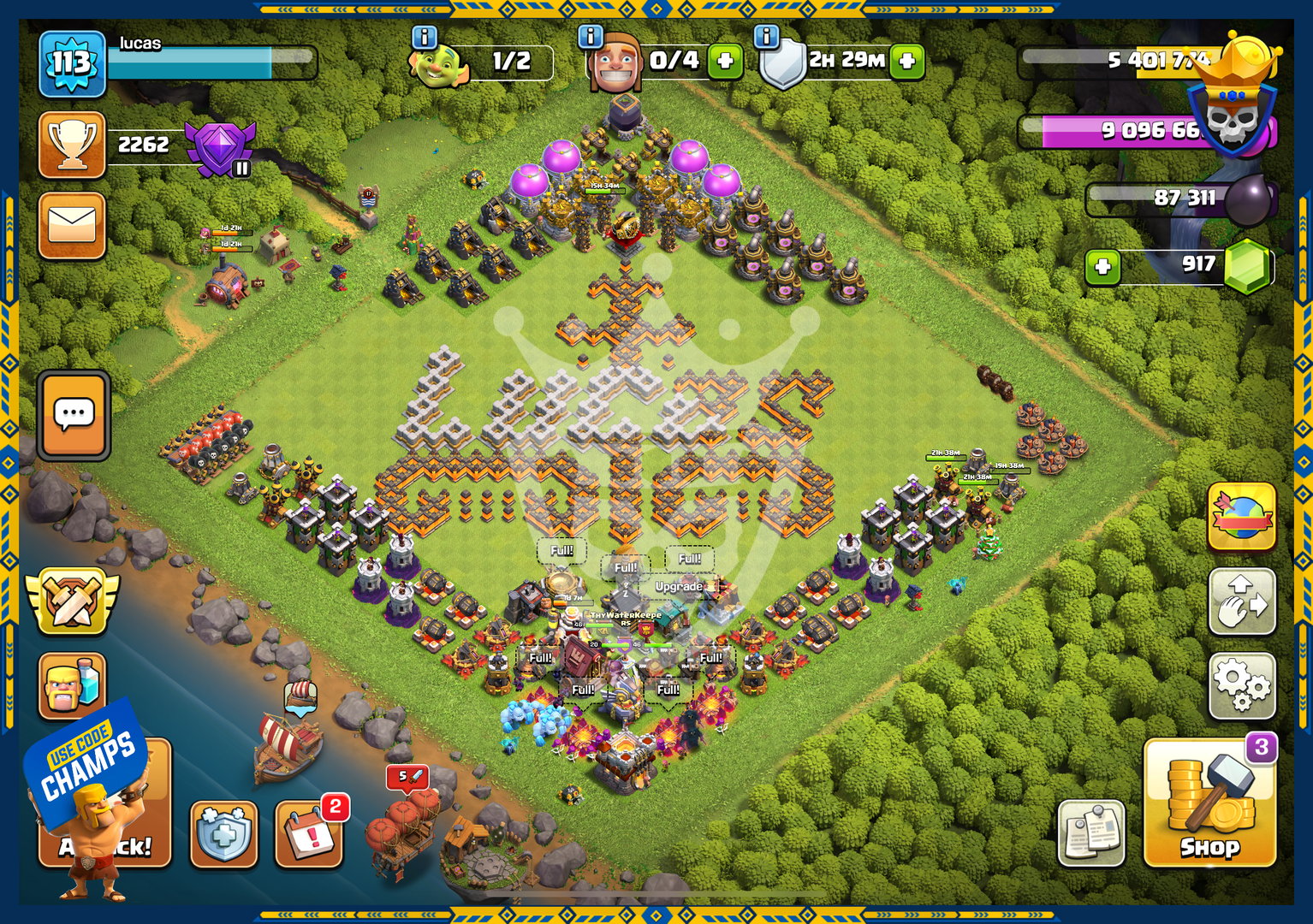View the trophy league button
Viewport: 1313px width, 924px height.
pos(72,145)
